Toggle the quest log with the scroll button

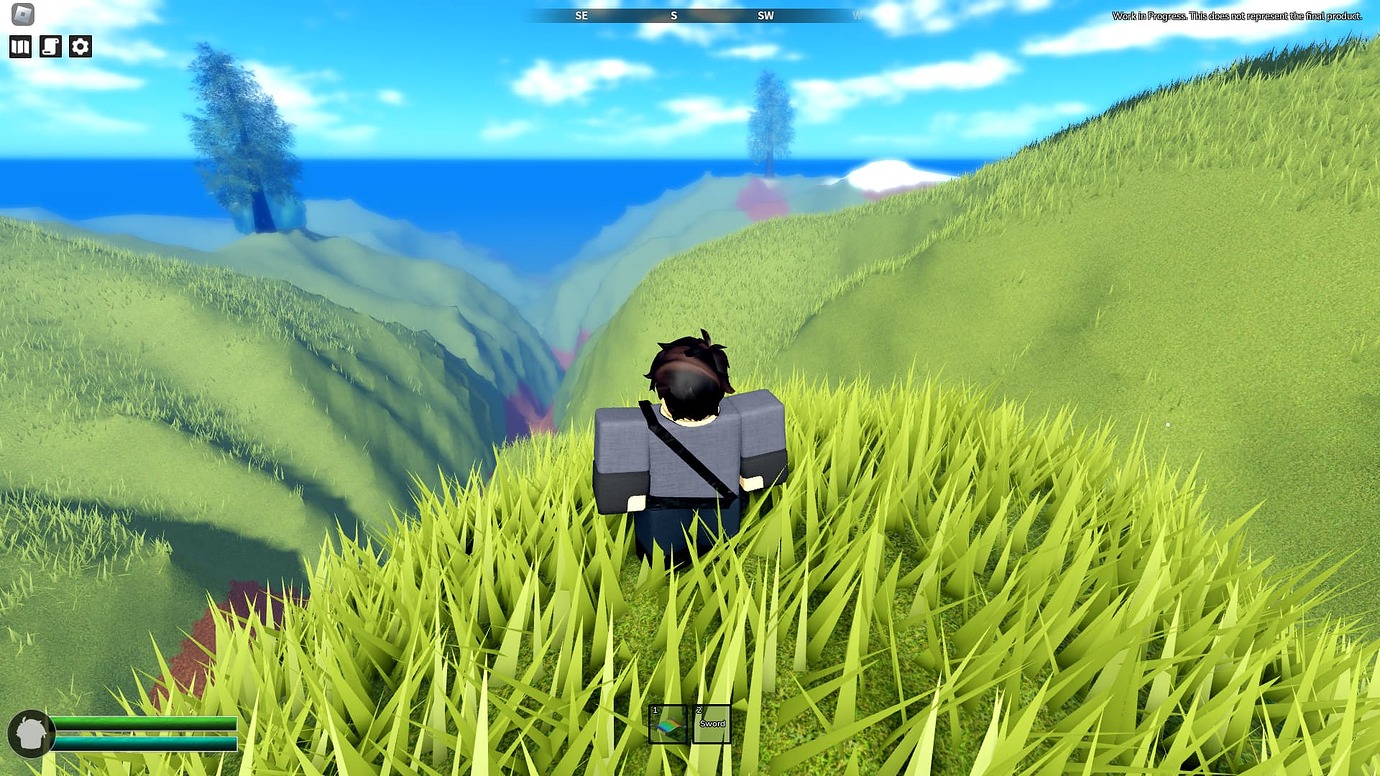(50, 46)
